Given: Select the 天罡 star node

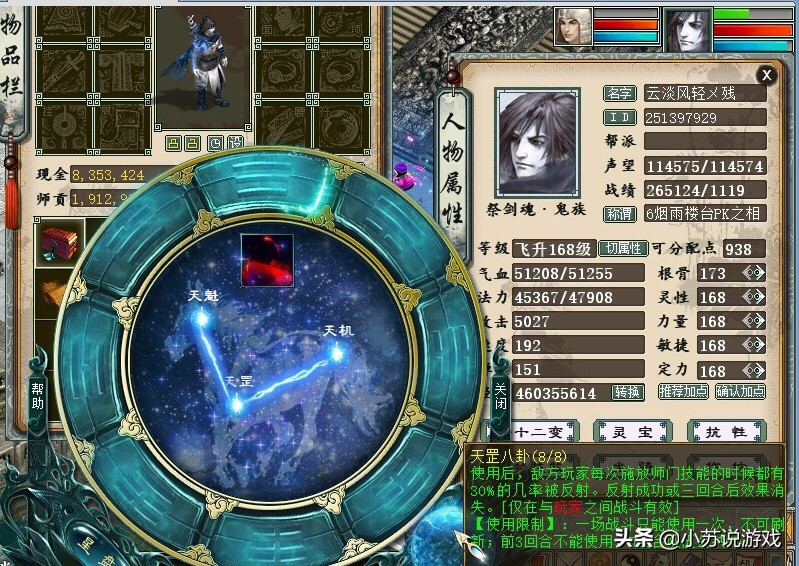Looking at the screenshot, I should 237,404.
